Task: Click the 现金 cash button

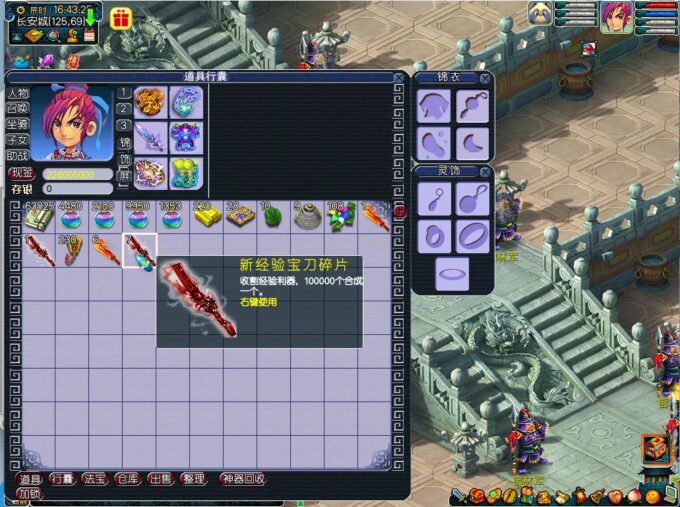Action: [21, 174]
